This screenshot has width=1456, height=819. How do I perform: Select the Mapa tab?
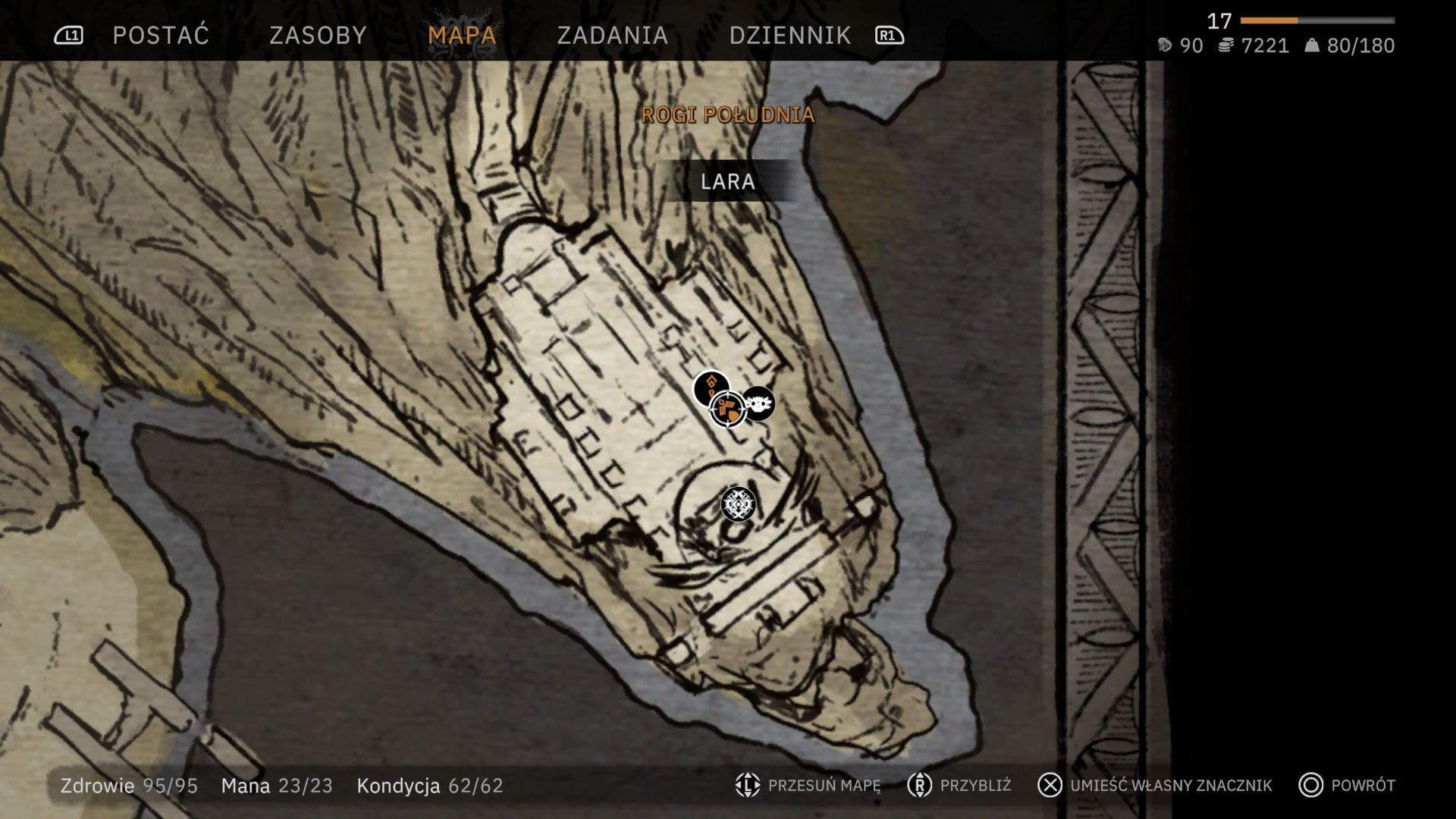click(462, 35)
